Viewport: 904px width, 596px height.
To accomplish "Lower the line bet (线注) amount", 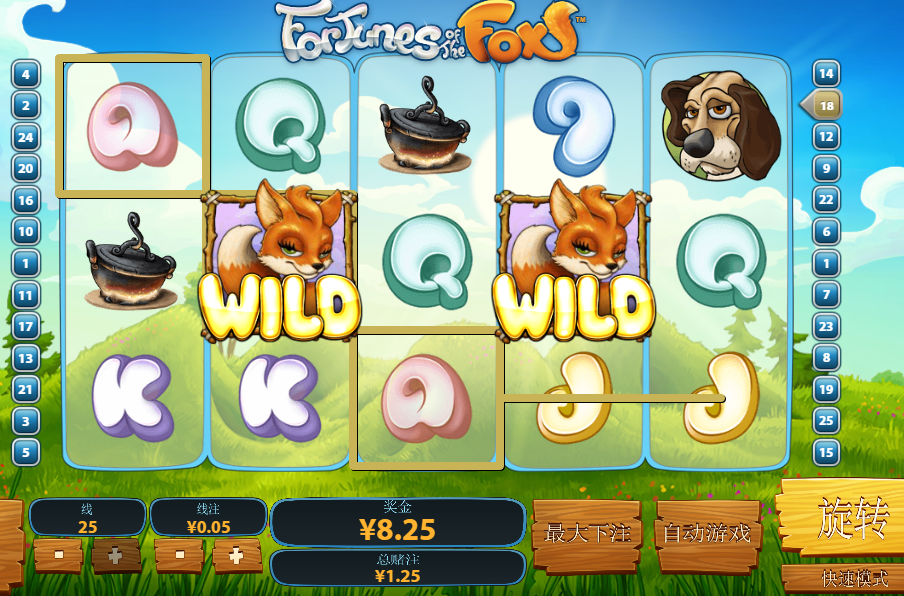I will pos(180,554).
